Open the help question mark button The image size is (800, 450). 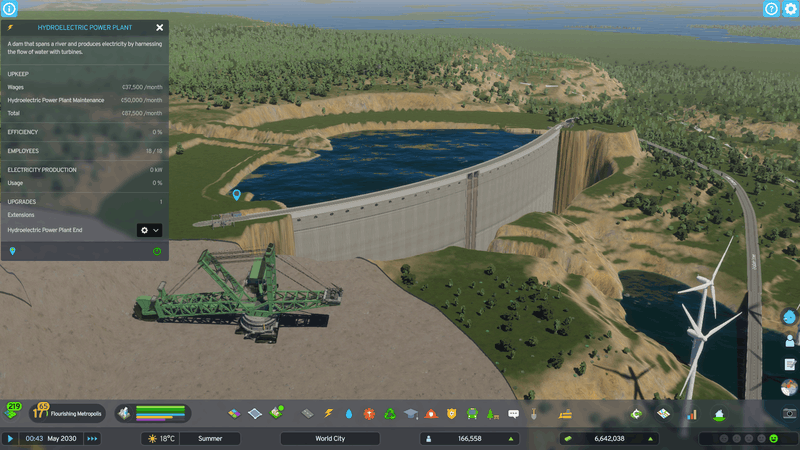(771, 9)
